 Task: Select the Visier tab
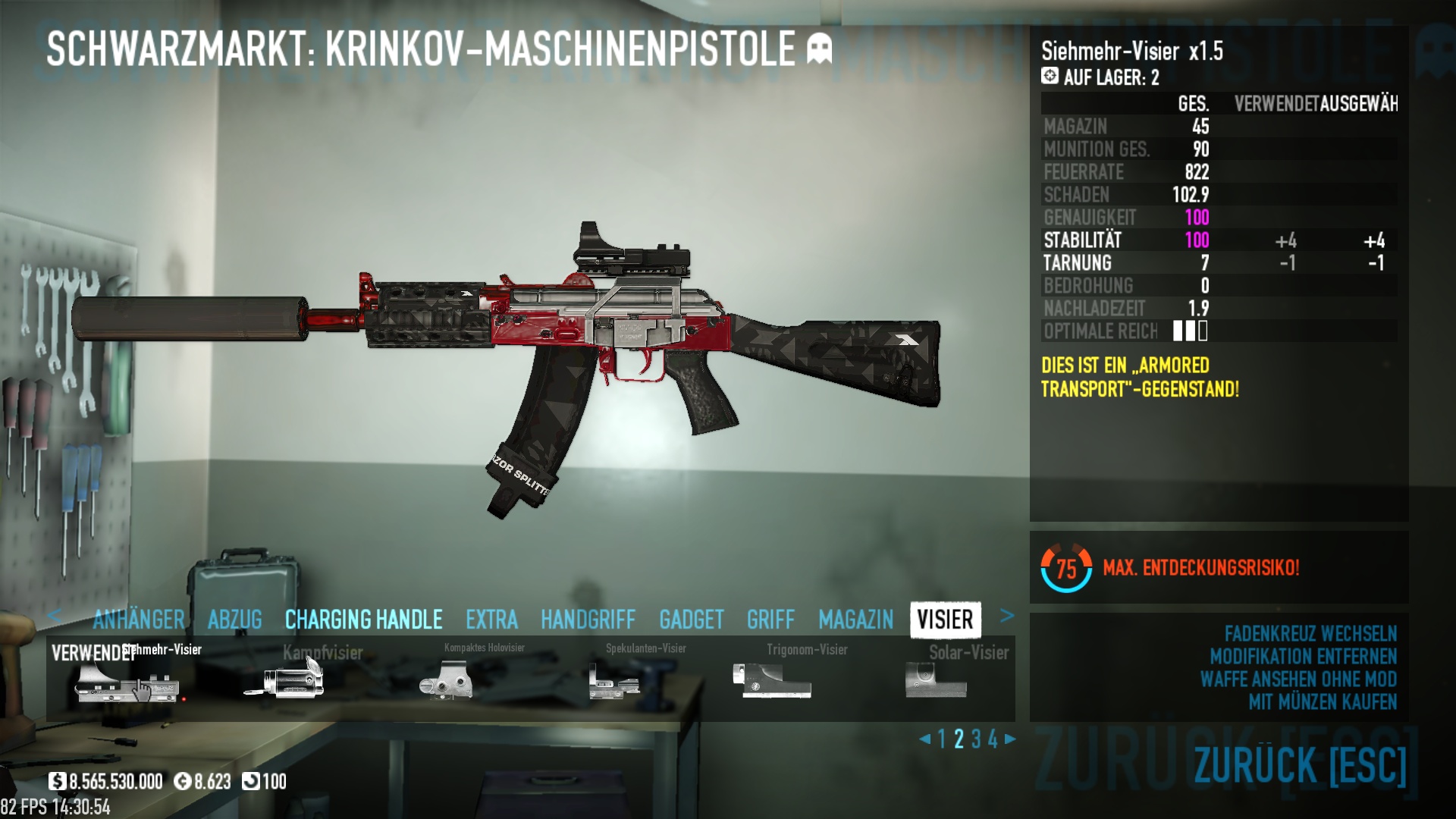point(945,620)
